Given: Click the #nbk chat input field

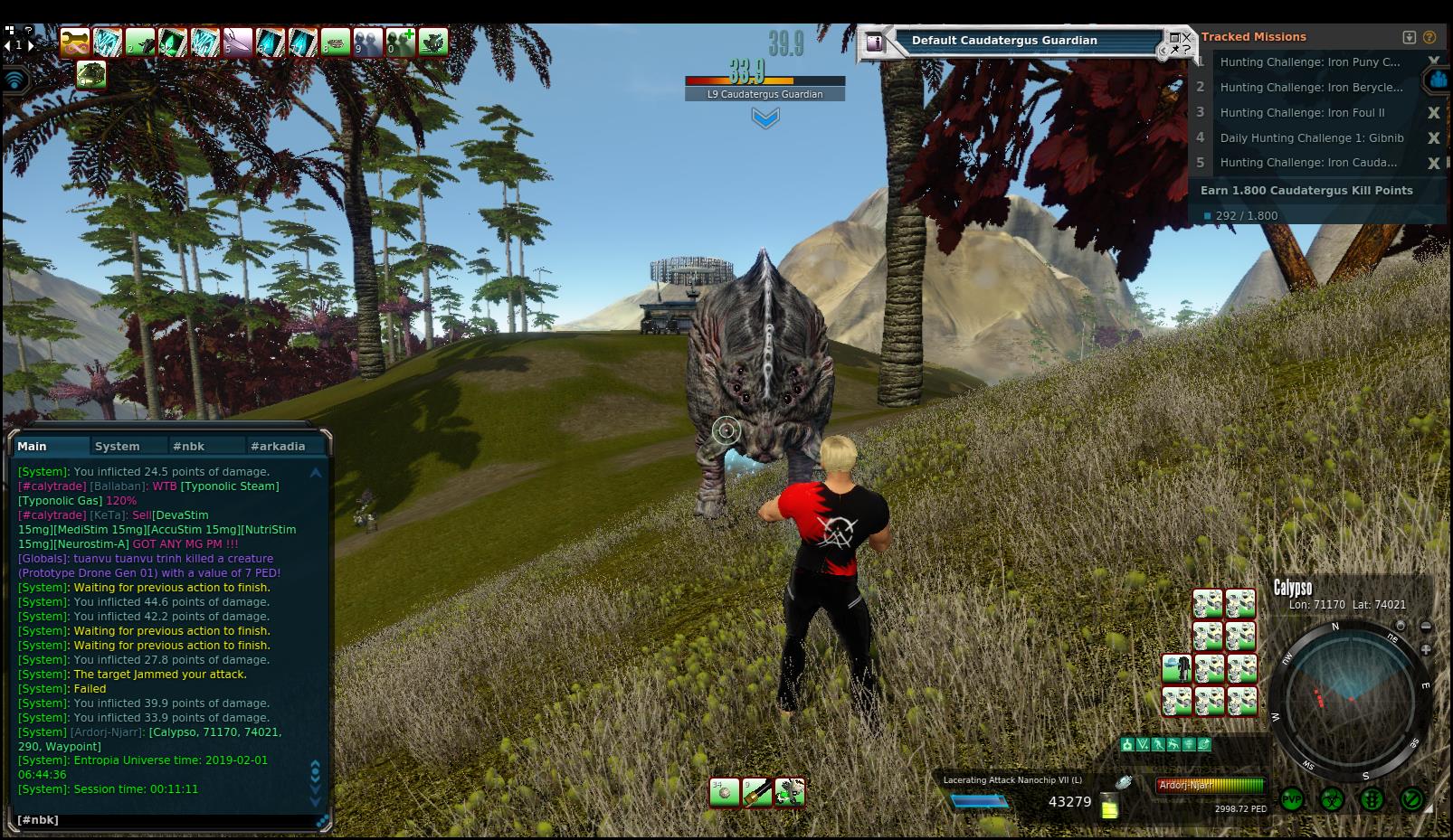Looking at the screenshot, I should pos(167,819).
